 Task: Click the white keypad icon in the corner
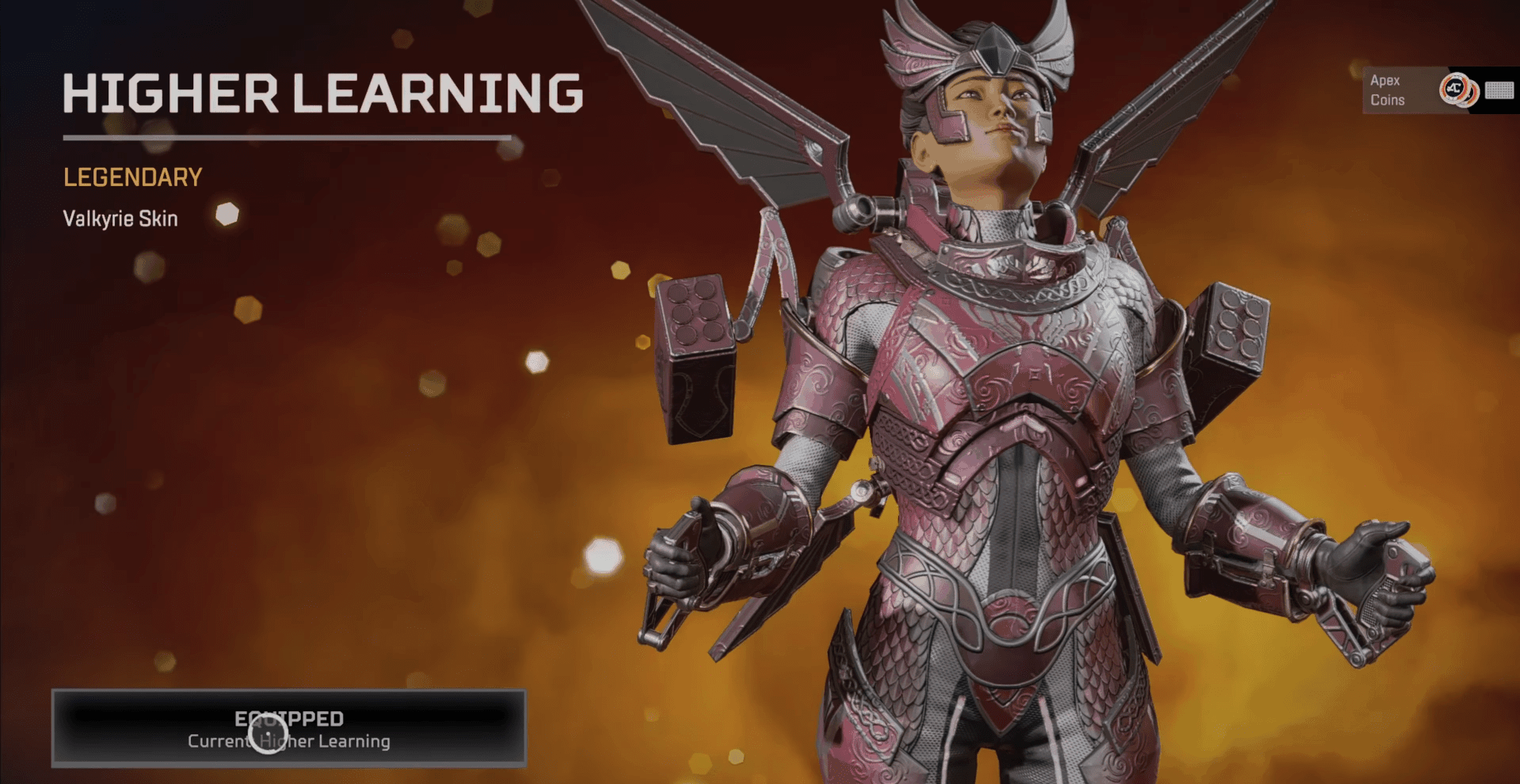pyautogui.click(x=1499, y=89)
